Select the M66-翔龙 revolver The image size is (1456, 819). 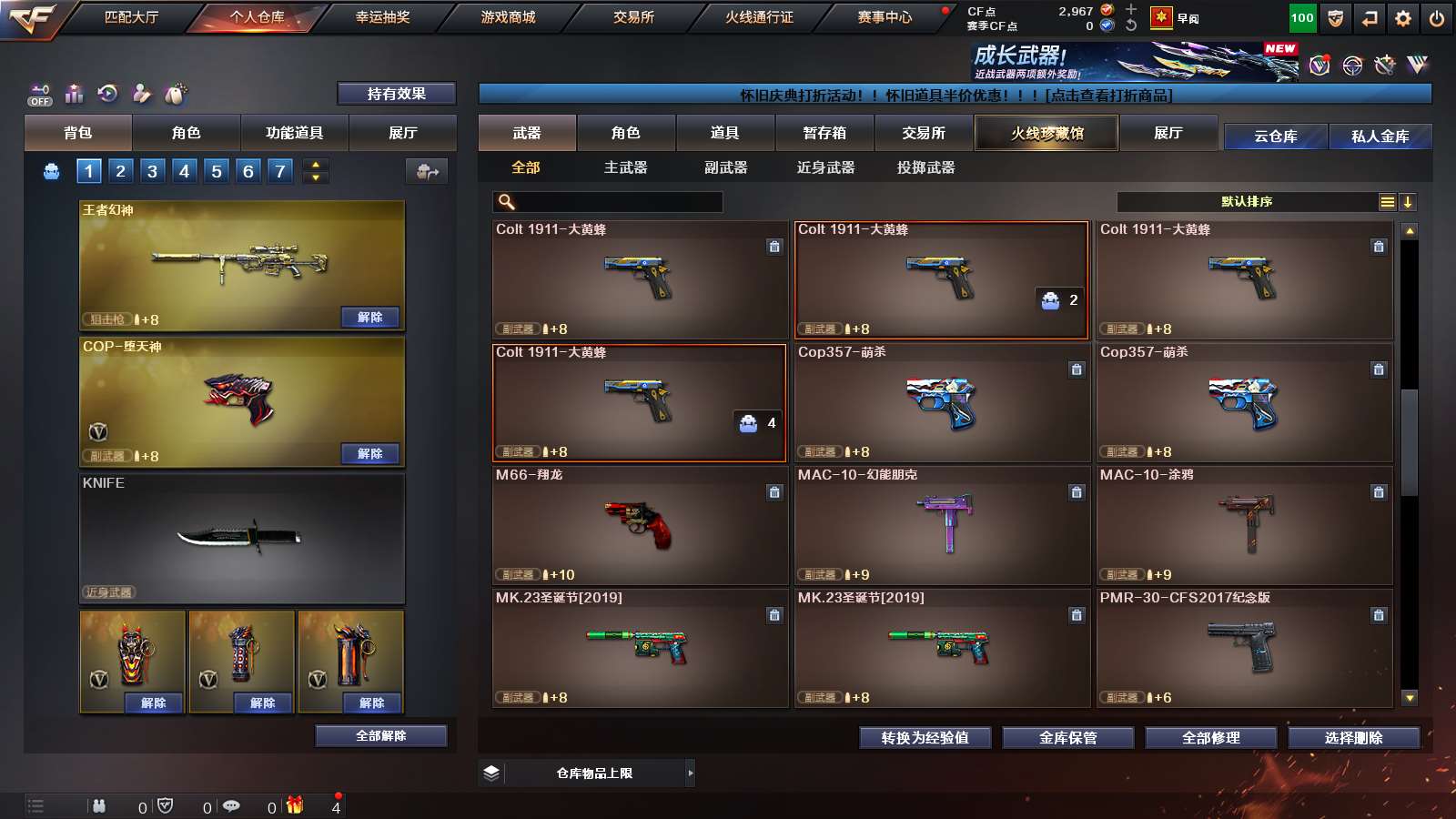pos(639,525)
